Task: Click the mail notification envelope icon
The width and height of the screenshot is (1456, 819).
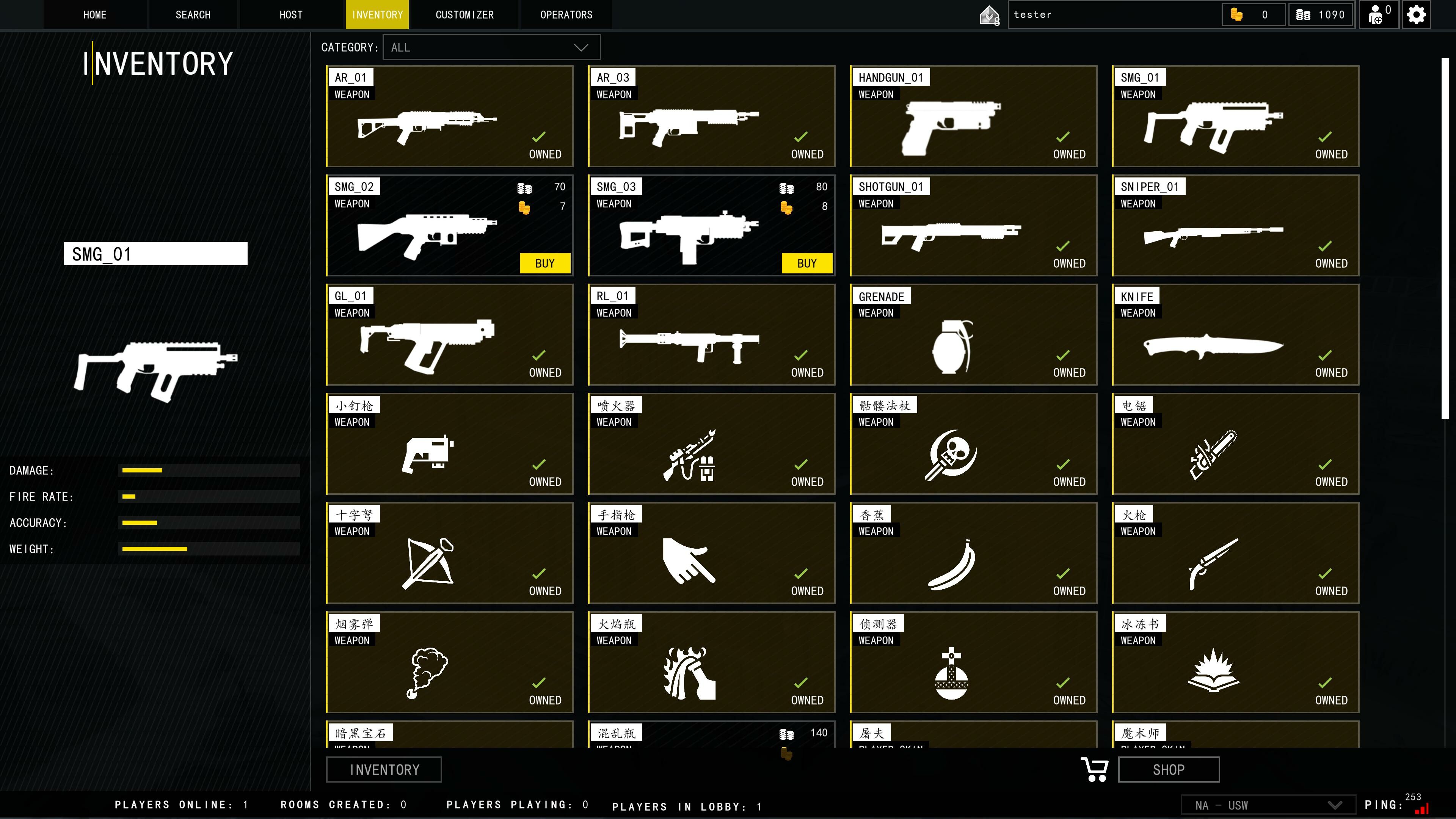Action: pos(989,14)
